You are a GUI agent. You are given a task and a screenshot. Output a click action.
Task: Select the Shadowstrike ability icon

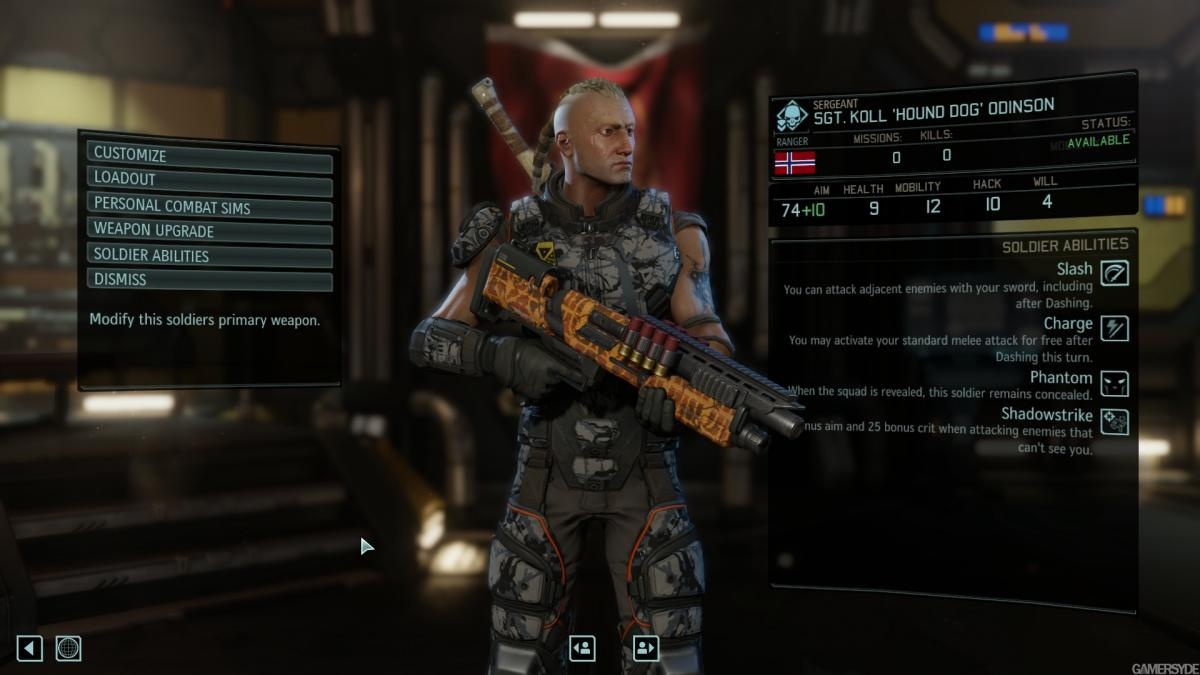coord(1114,421)
